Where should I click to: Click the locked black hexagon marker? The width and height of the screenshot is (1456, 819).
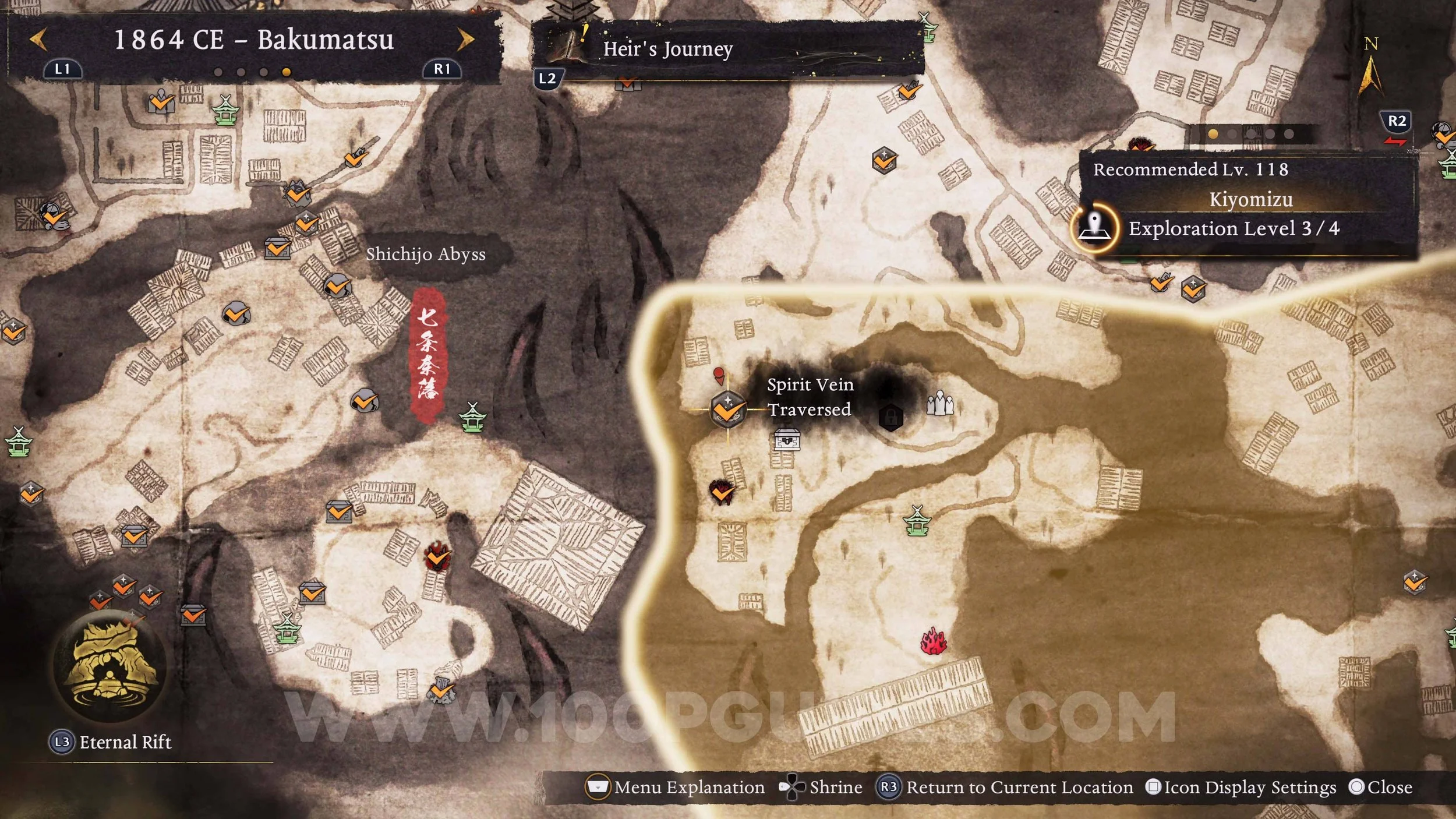click(890, 417)
